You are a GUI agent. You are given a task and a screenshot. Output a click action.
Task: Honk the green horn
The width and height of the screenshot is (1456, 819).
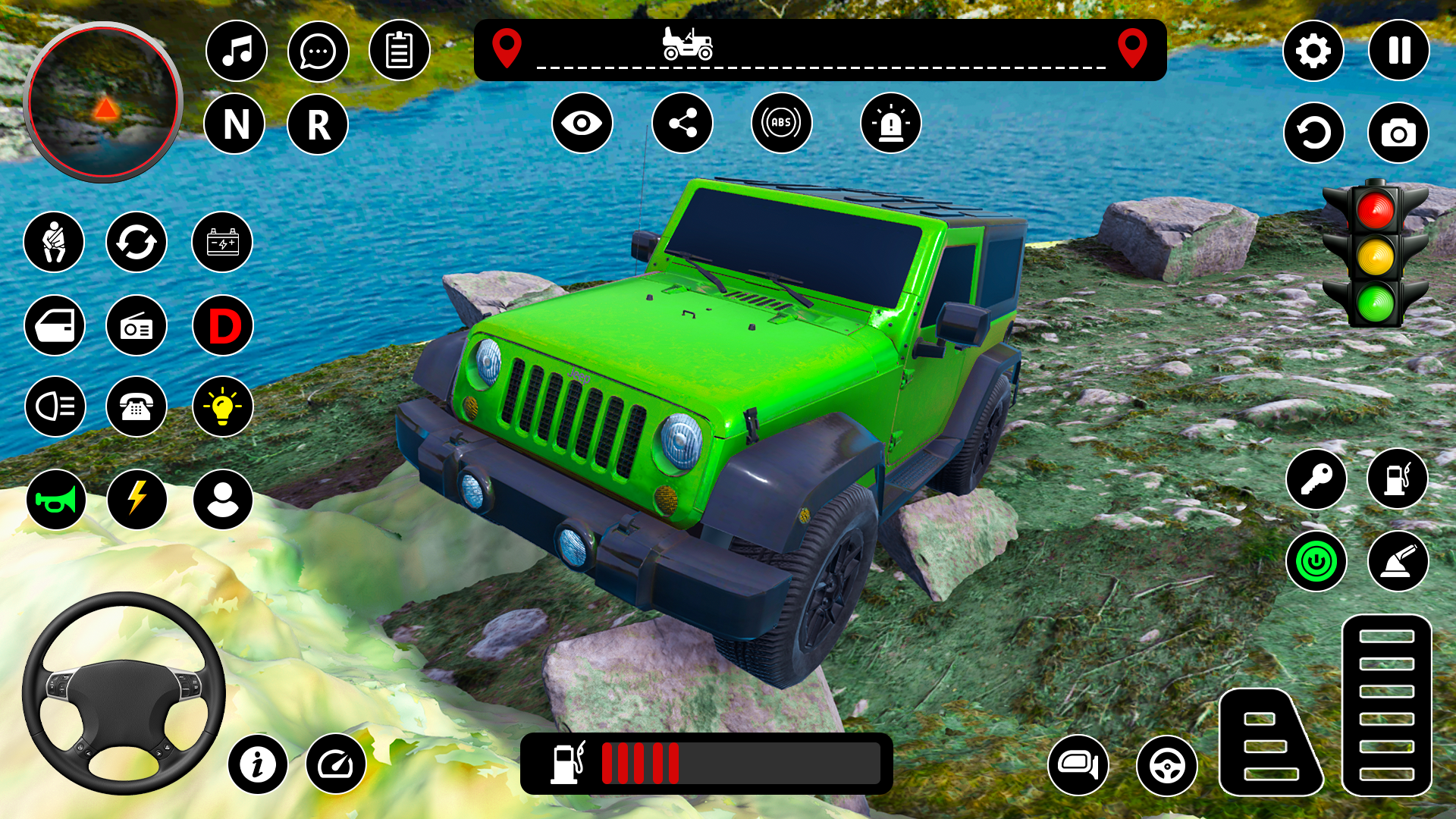pos(55,499)
